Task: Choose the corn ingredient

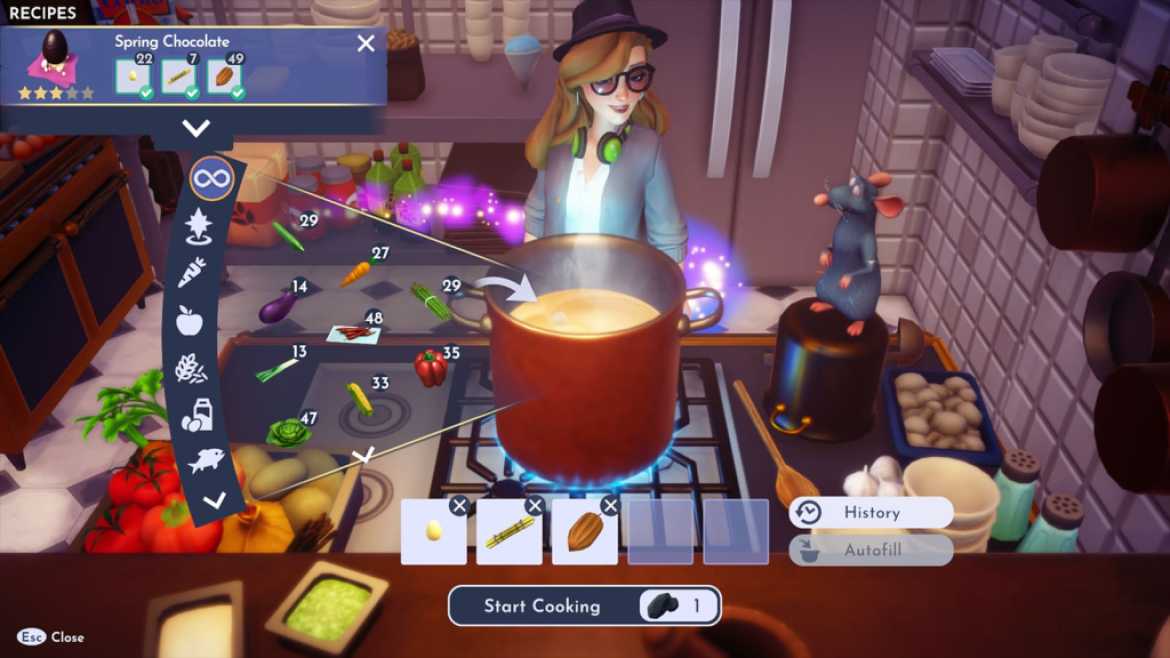Action: [x=359, y=398]
